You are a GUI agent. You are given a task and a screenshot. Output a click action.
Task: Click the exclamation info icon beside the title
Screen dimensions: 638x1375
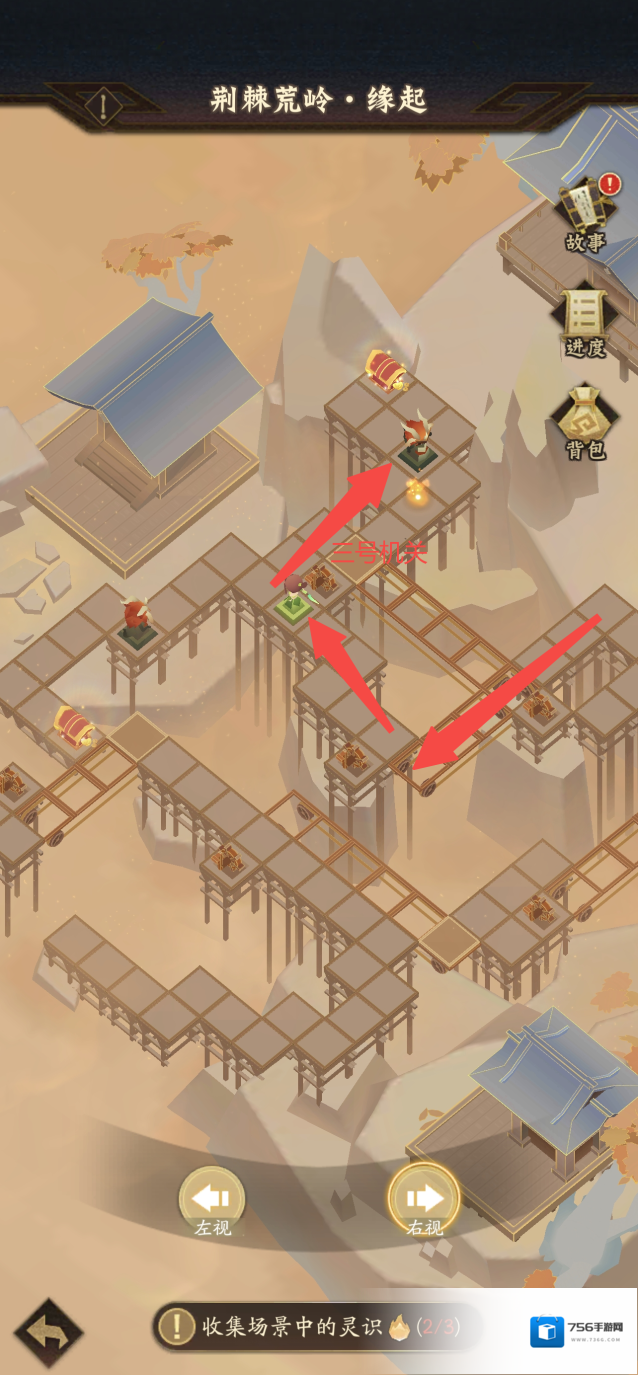(103, 104)
